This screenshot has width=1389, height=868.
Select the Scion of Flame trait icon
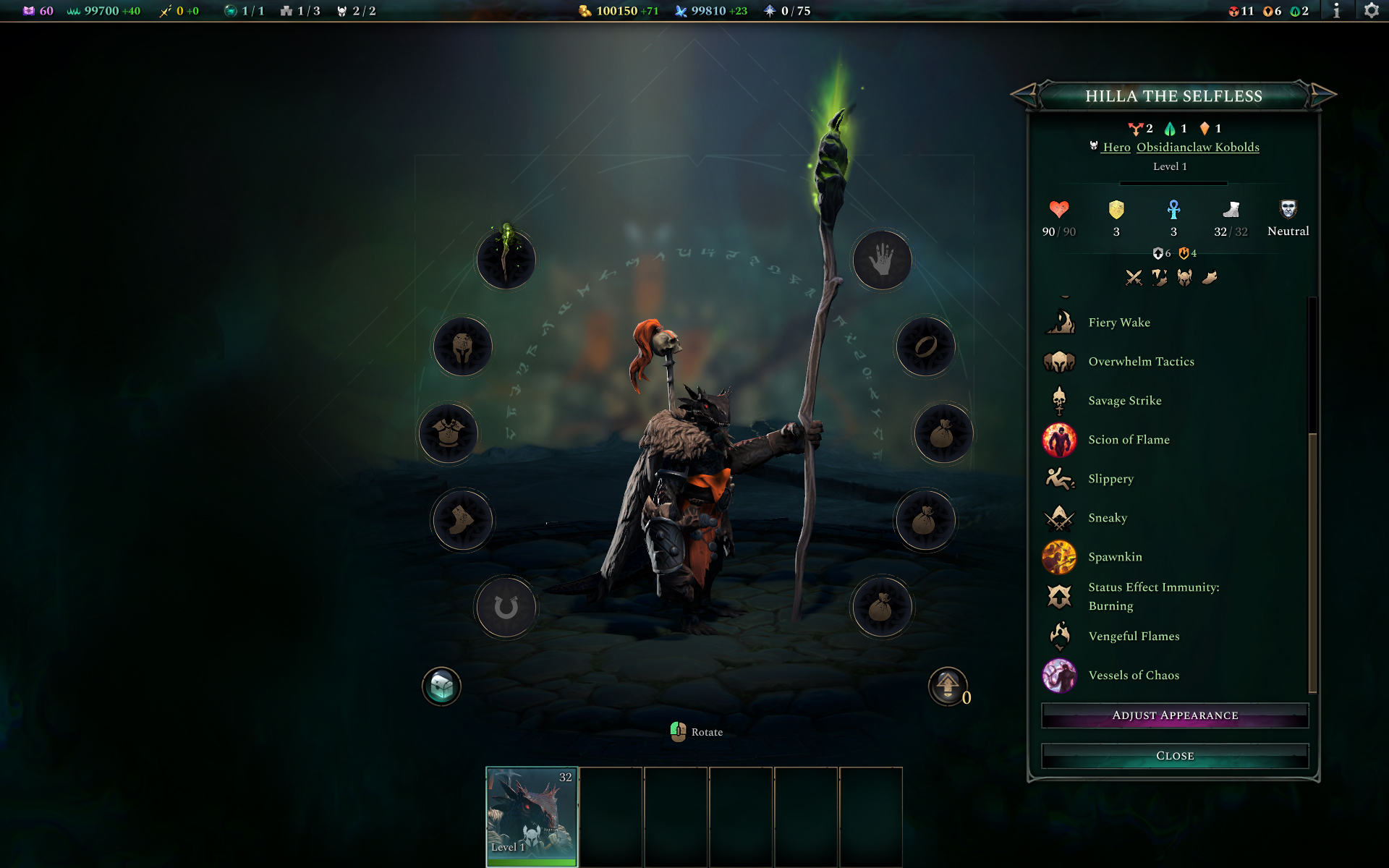(x=1059, y=441)
